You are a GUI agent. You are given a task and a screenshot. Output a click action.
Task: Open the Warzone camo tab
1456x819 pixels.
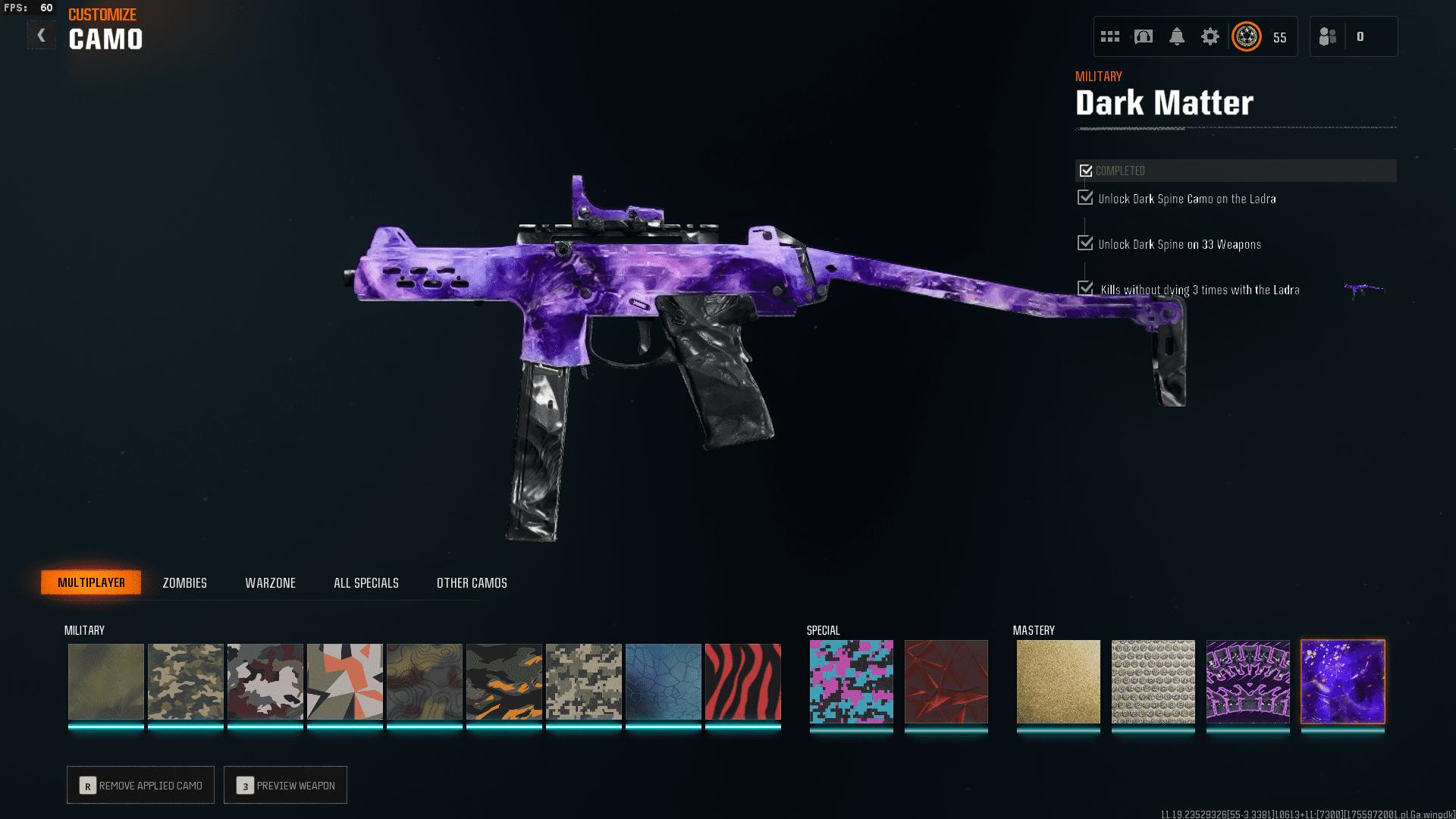click(270, 582)
